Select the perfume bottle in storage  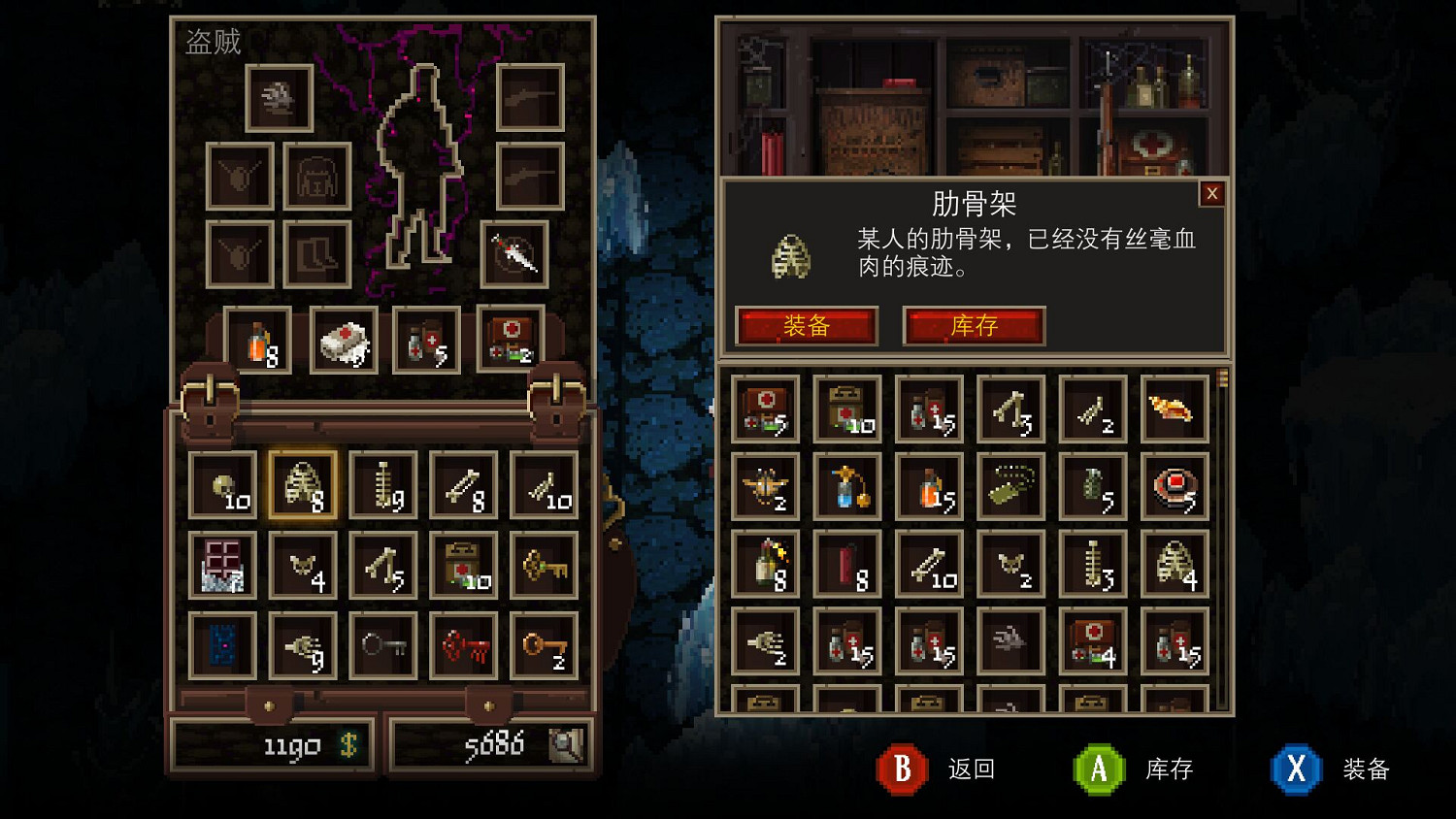(846, 487)
